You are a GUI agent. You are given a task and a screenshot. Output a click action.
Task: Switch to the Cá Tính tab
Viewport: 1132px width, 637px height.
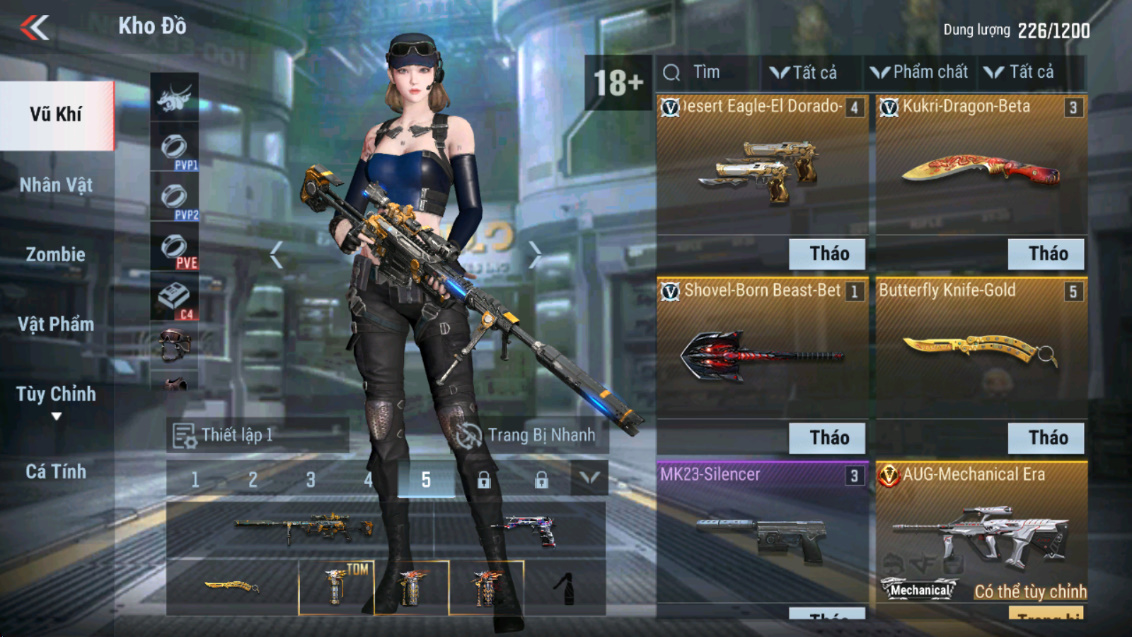coord(56,471)
